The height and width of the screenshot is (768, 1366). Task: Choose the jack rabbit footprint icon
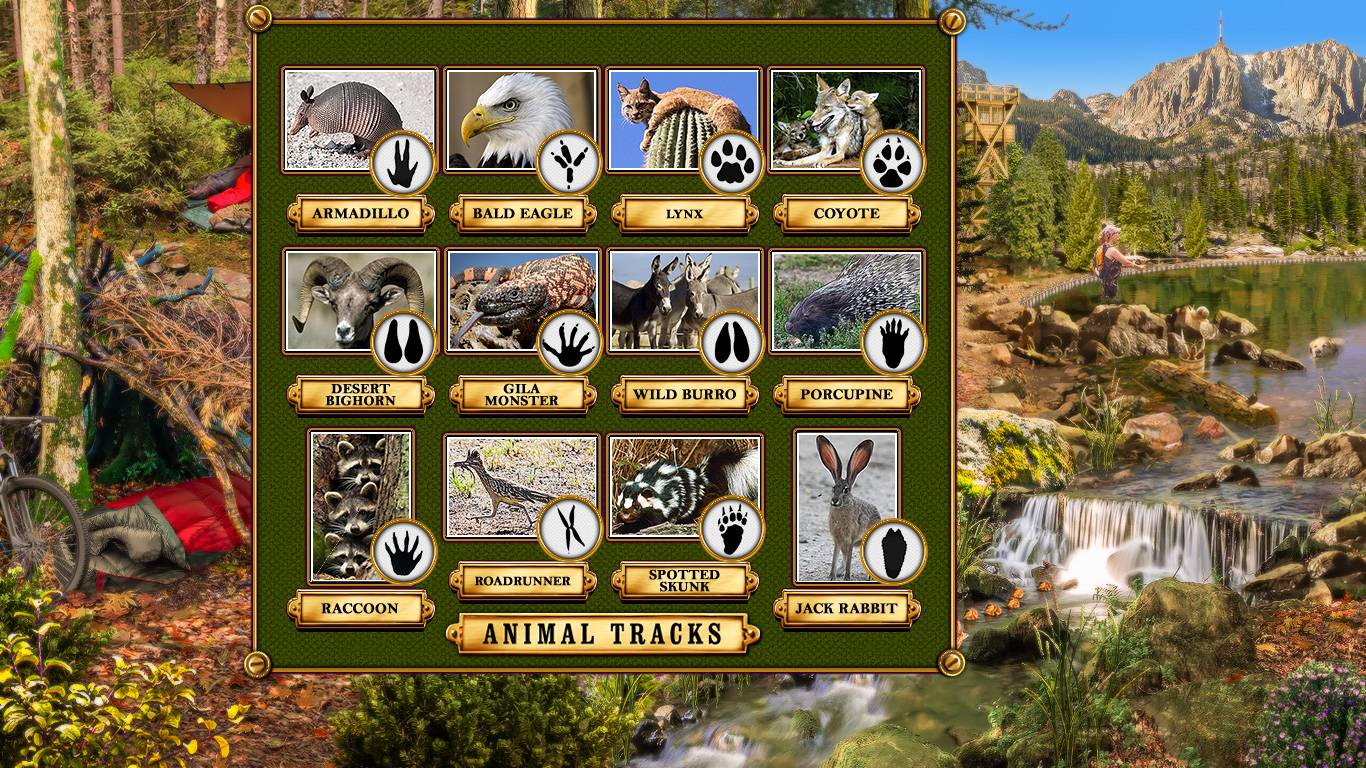pos(893,551)
